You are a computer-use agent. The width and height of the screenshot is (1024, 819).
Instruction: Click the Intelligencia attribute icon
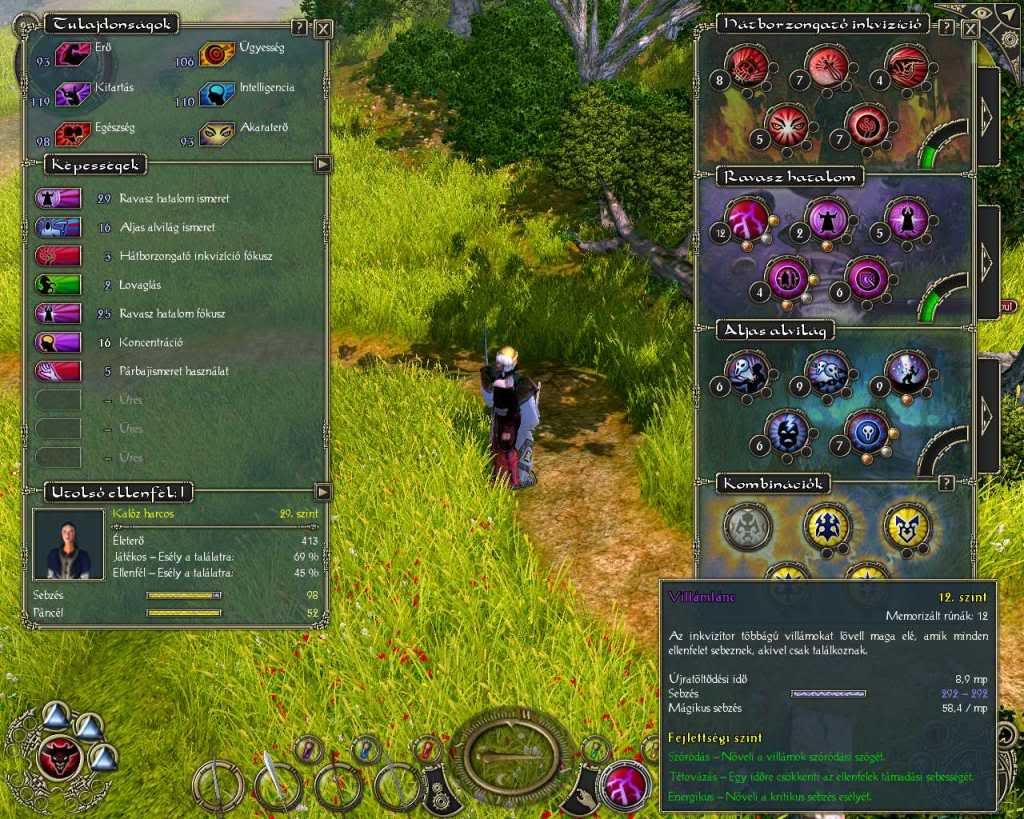click(x=216, y=94)
